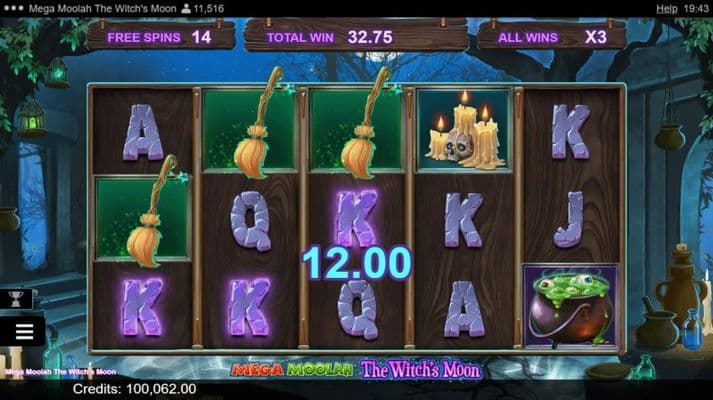The height and width of the screenshot is (400, 713).
Task: Click the three-dot options in title bar
Action: [x=13, y=8]
